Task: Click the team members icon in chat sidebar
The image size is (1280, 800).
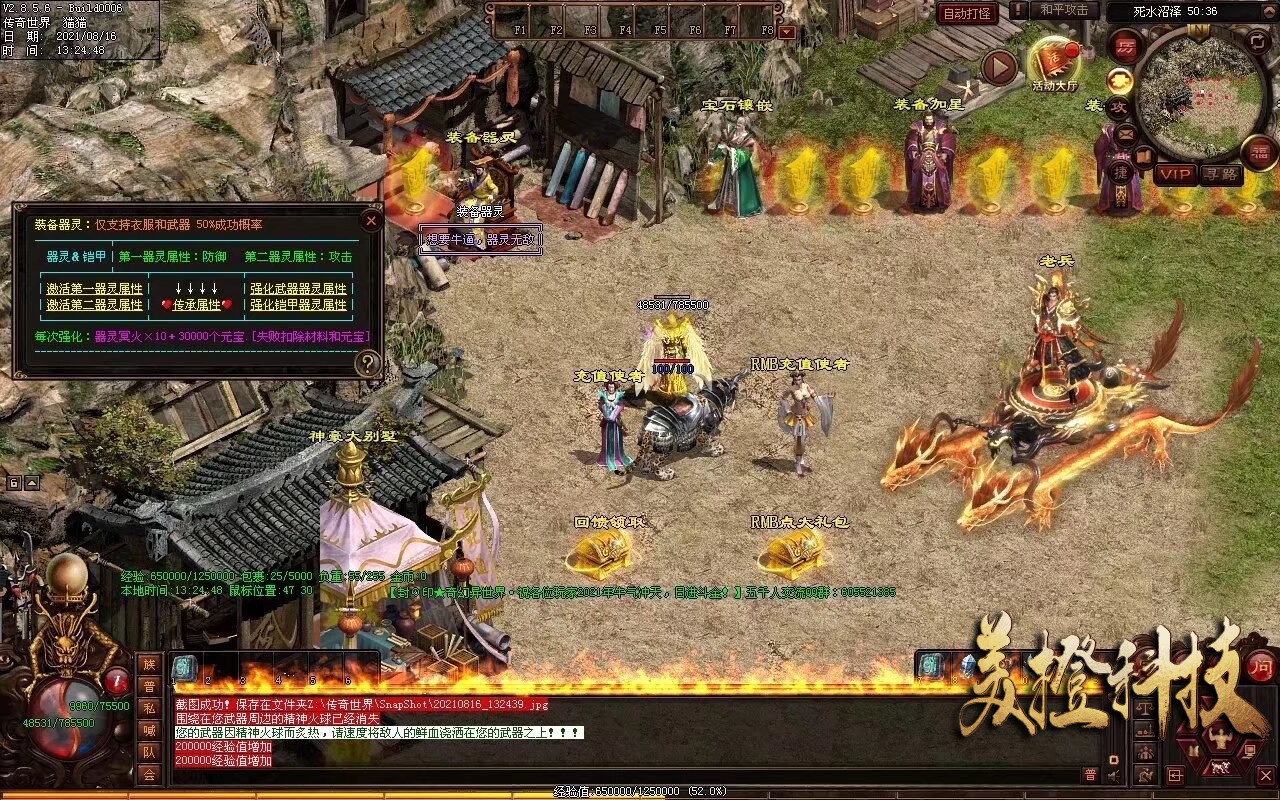Action: (x=150, y=753)
